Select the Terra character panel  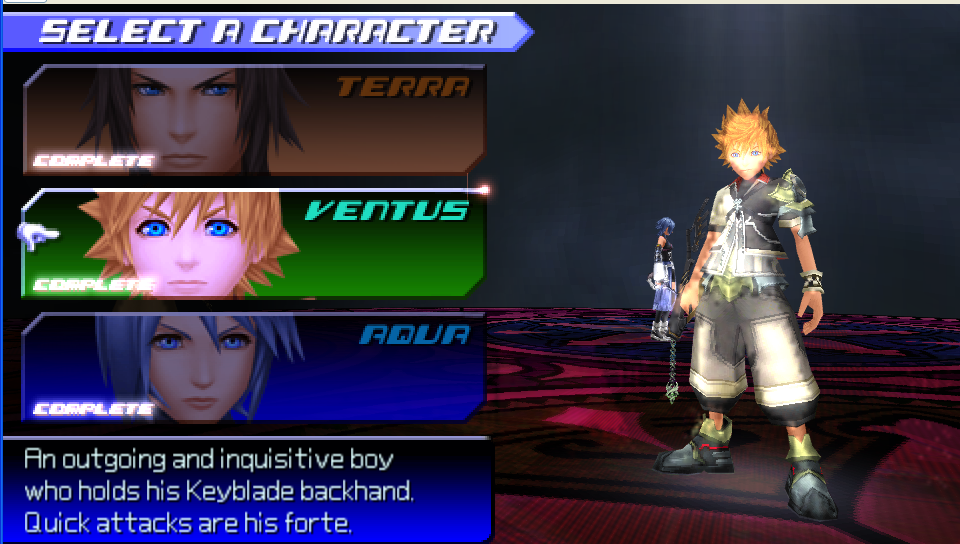[x=255, y=120]
